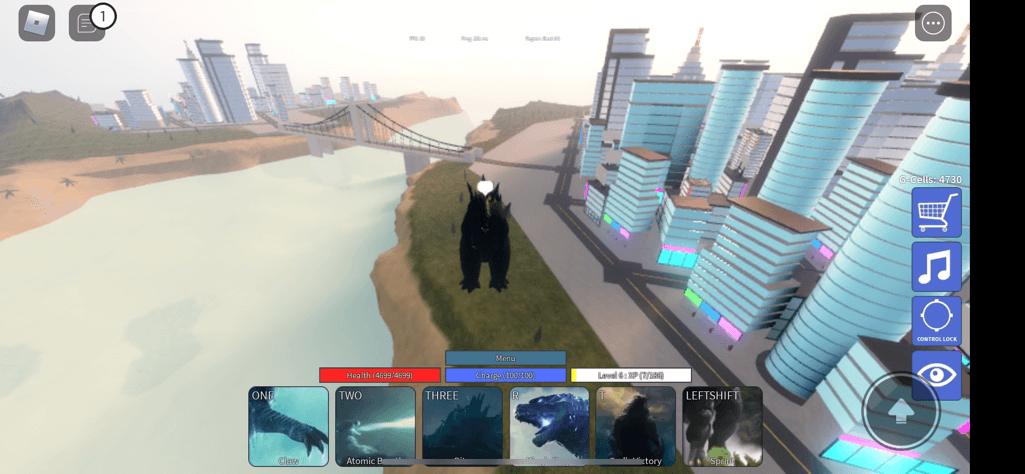This screenshot has height=474, width=1025.
Task: Fire the Atomic Breath ability
Action: point(375,426)
